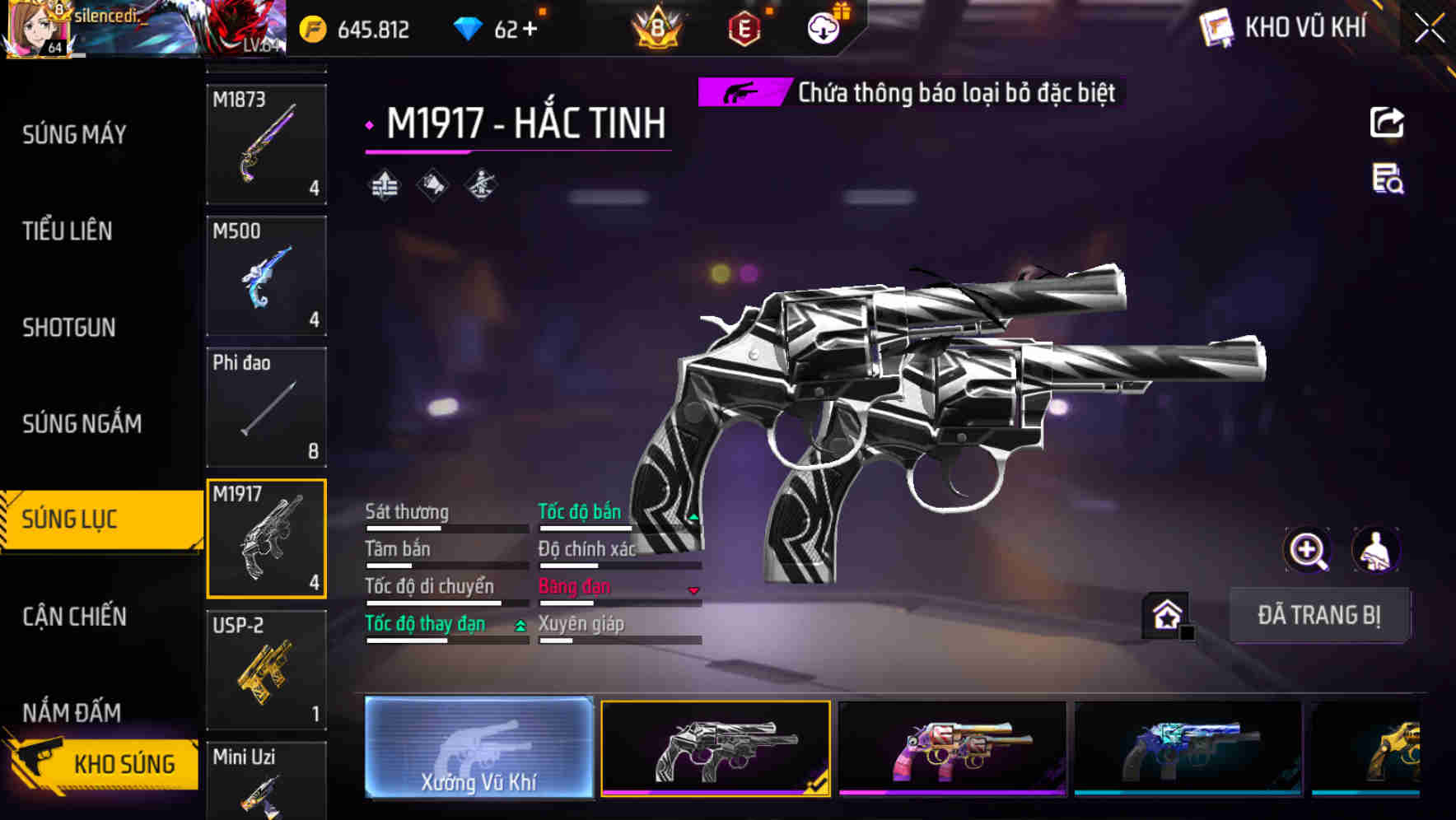Choose the Ném Đấm category
This screenshot has width=1456, height=820.
[x=72, y=711]
